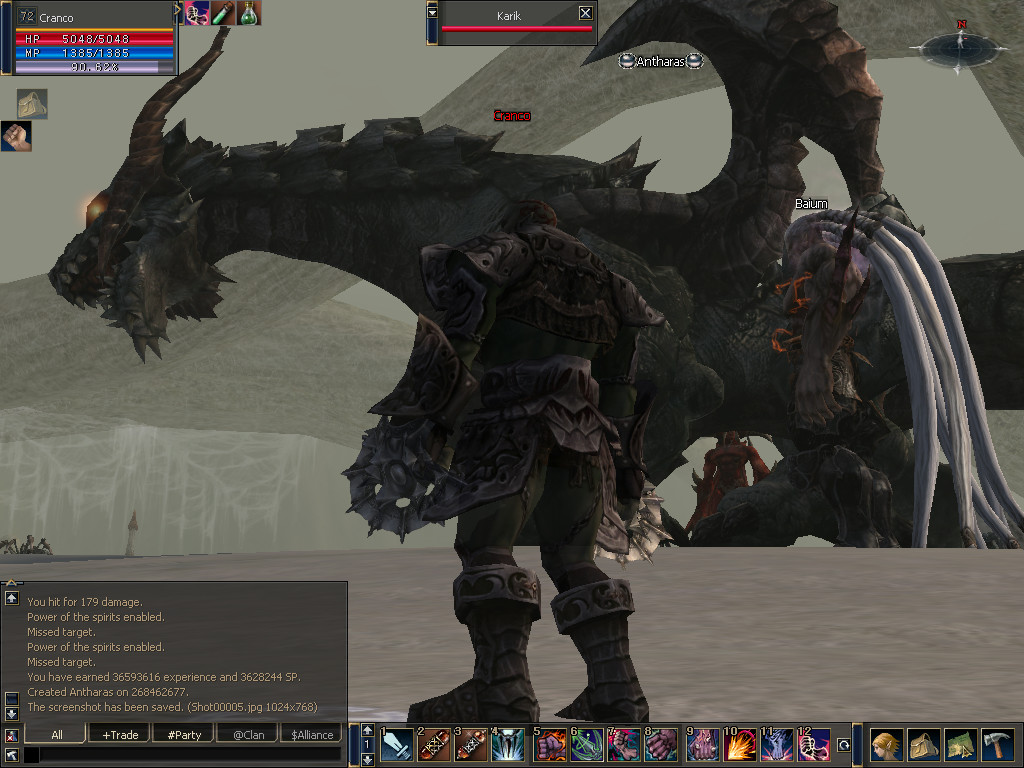1024x768 pixels.
Task: Open the map icon in the bottom menu
Action: [x=960, y=745]
